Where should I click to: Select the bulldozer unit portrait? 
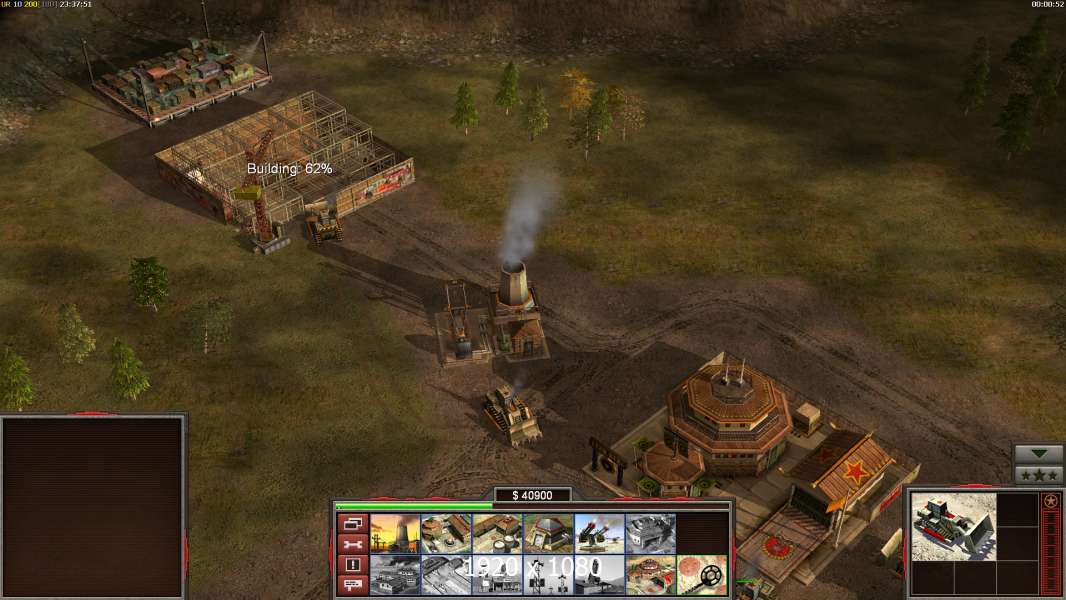point(953,526)
